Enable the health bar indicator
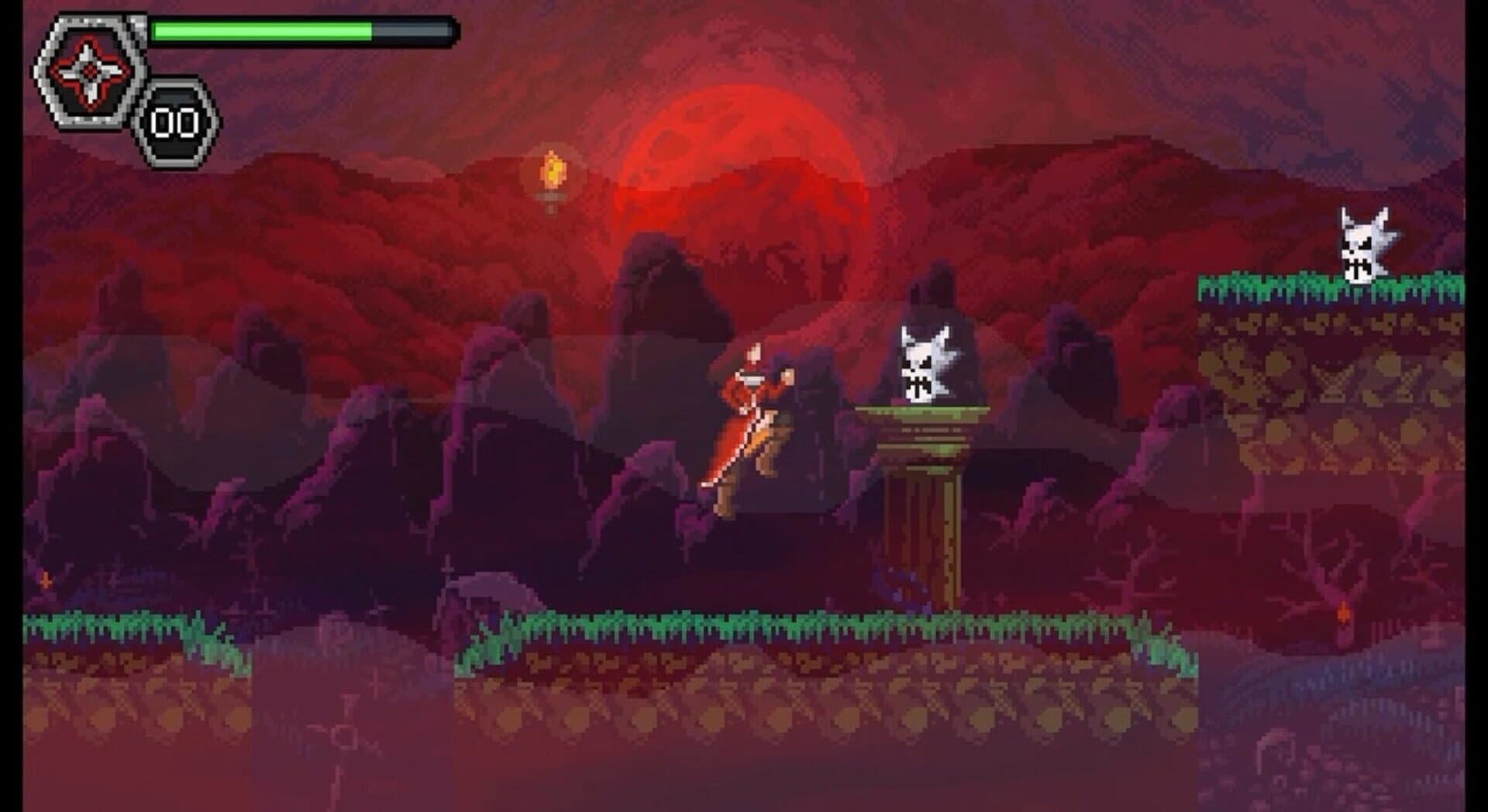The width and height of the screenshot is (1488, 812). (302, 31)
